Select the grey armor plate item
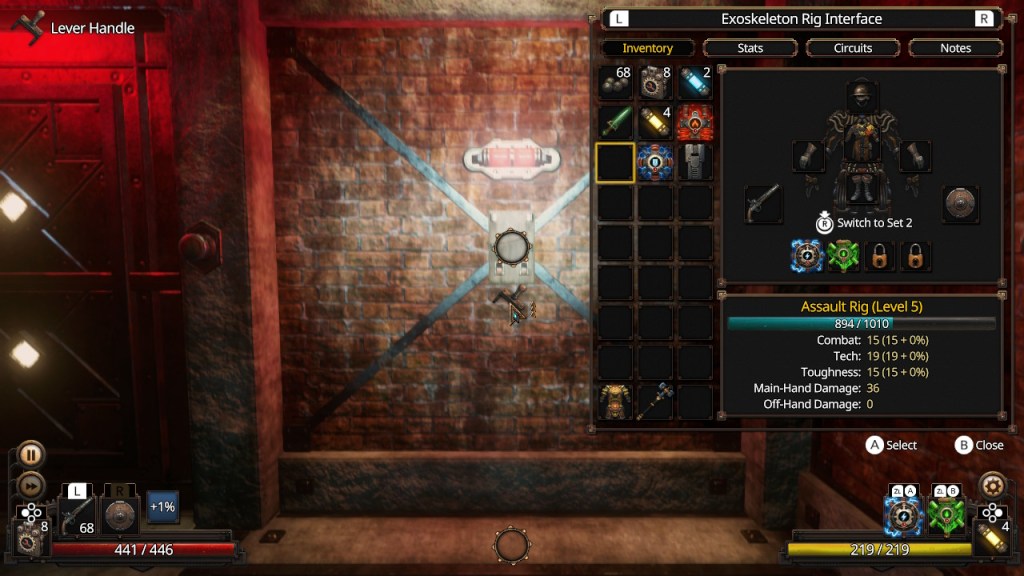 point(695,162)
